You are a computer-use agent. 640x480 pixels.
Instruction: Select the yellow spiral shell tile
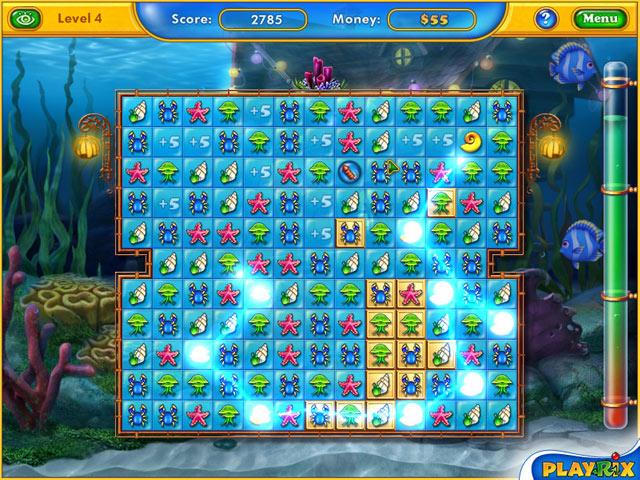click(x=470, y=142)
